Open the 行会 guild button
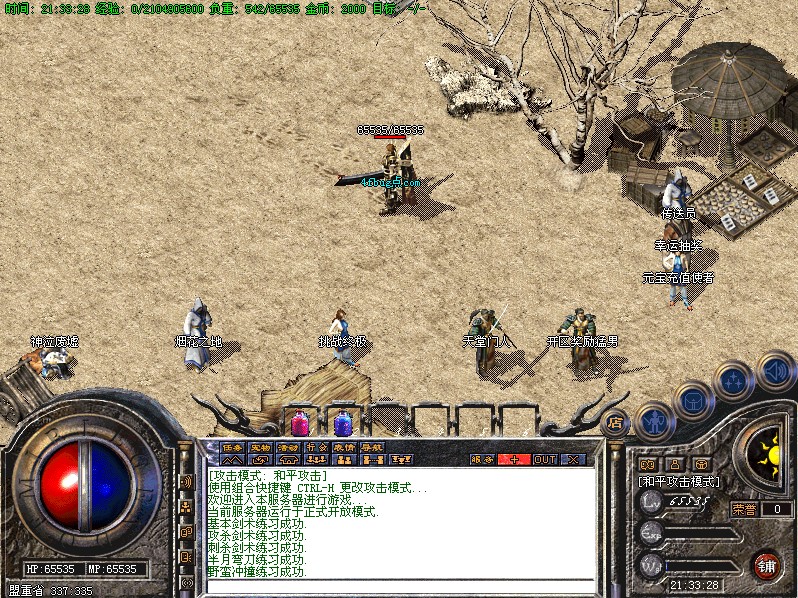Viewport: 798px width, 598px height. [x=316, y=447]
